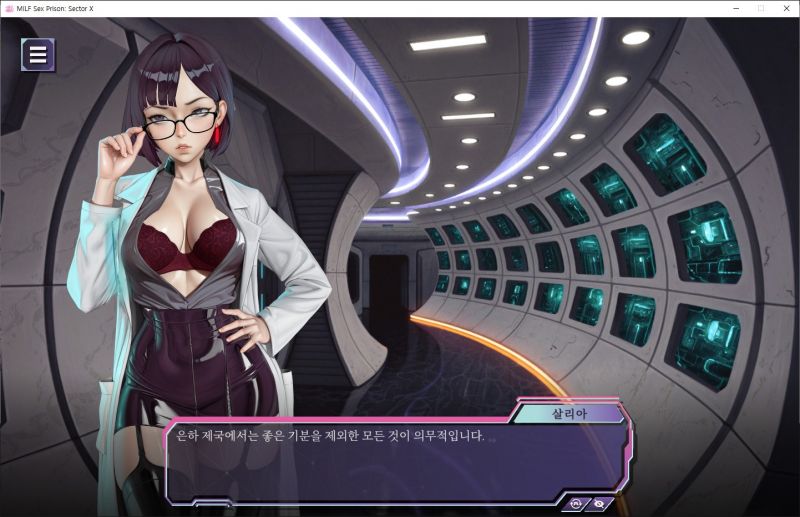Open the hamburger menu button
Image resolution: width=800 pixels, height=517 pixels.
(x=38, y=55)
